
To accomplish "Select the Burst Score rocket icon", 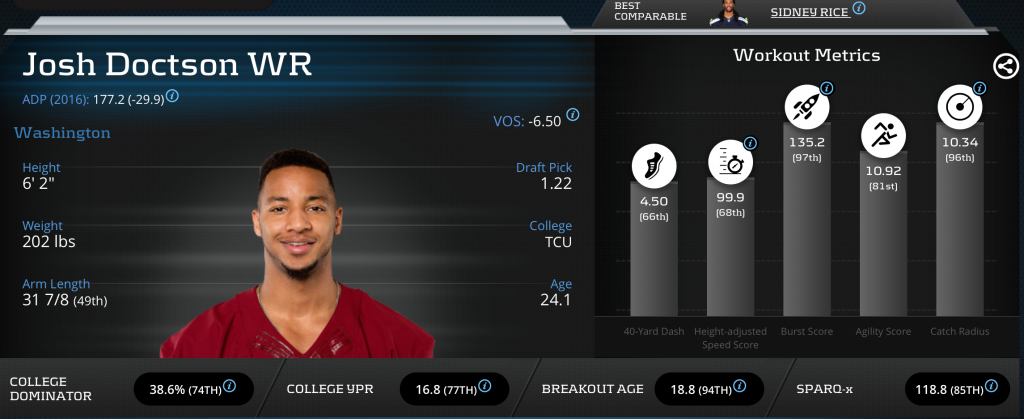I will pyautogui.click(x=806, y=104).
